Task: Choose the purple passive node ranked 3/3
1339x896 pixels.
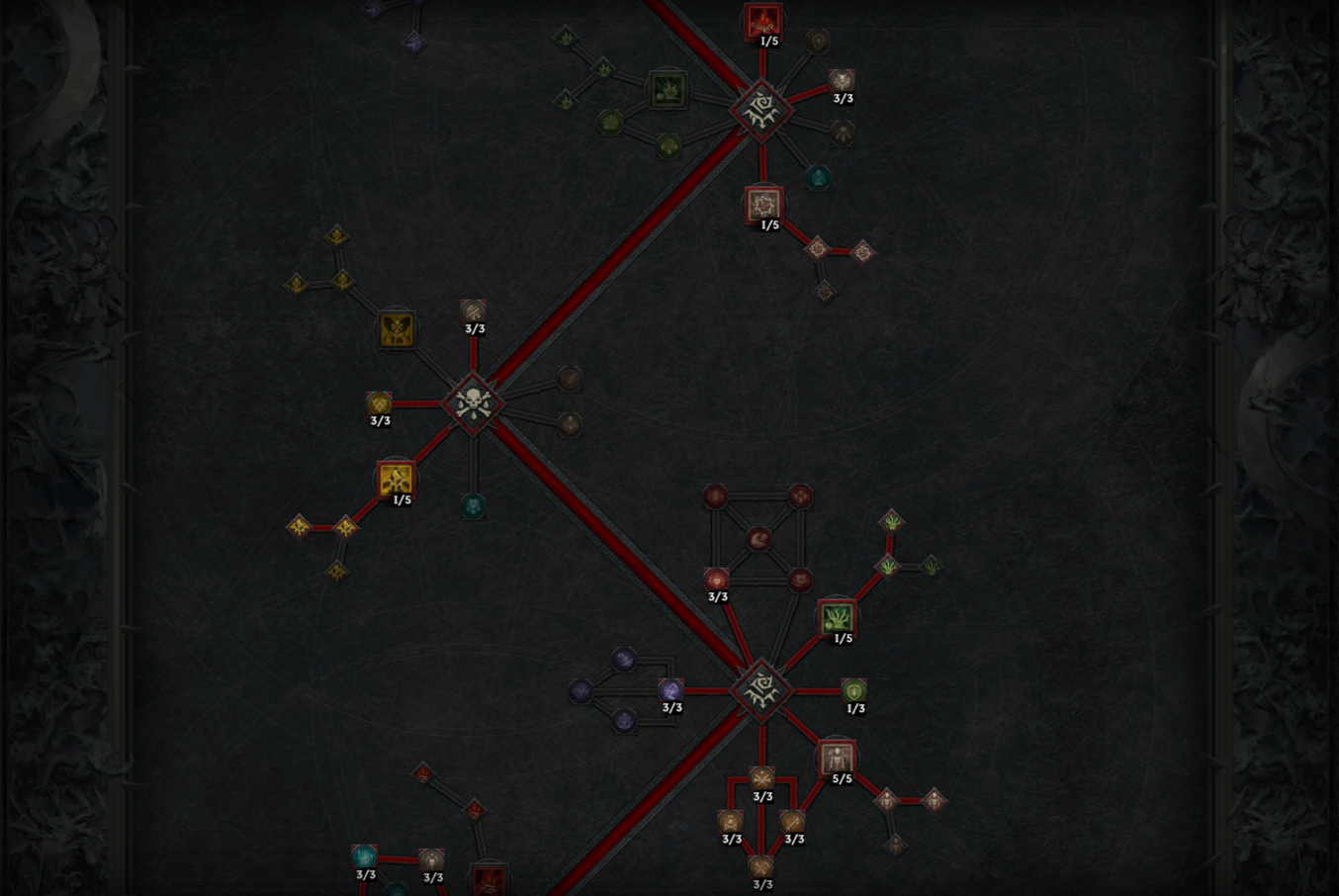Action: 671,690
